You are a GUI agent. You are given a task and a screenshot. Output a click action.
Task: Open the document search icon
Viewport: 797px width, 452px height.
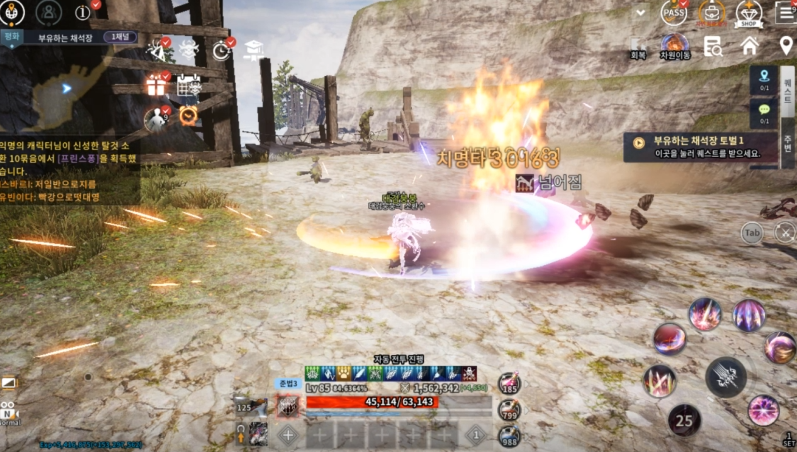tap(713, 46)
